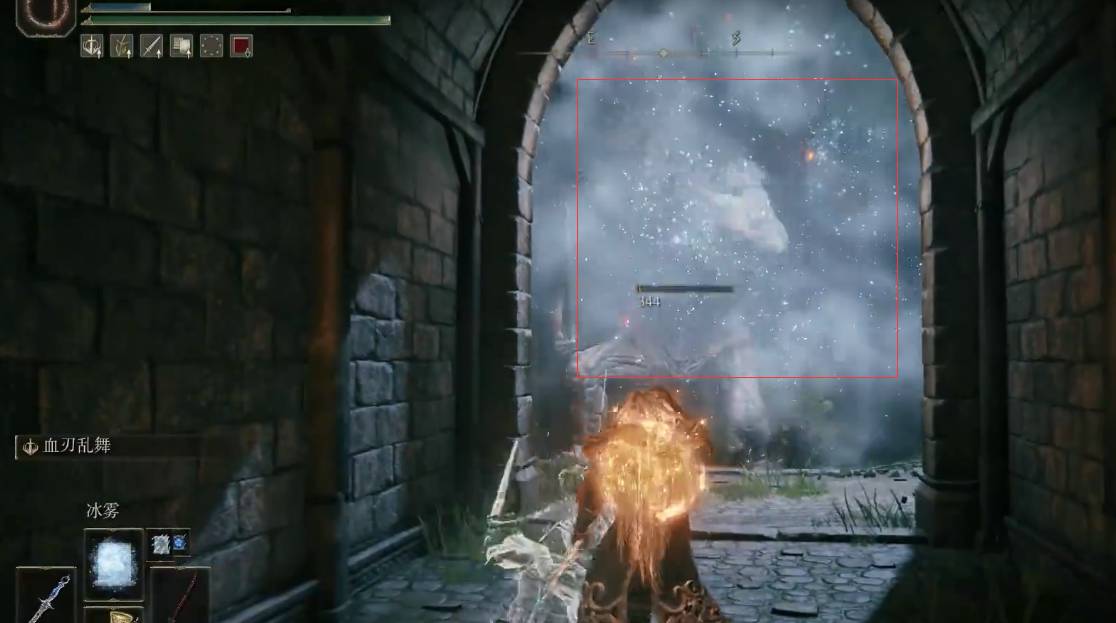Screen dimensions: 1116x623
Task: Select the 冰雾 spell slot
Action: 113,558
